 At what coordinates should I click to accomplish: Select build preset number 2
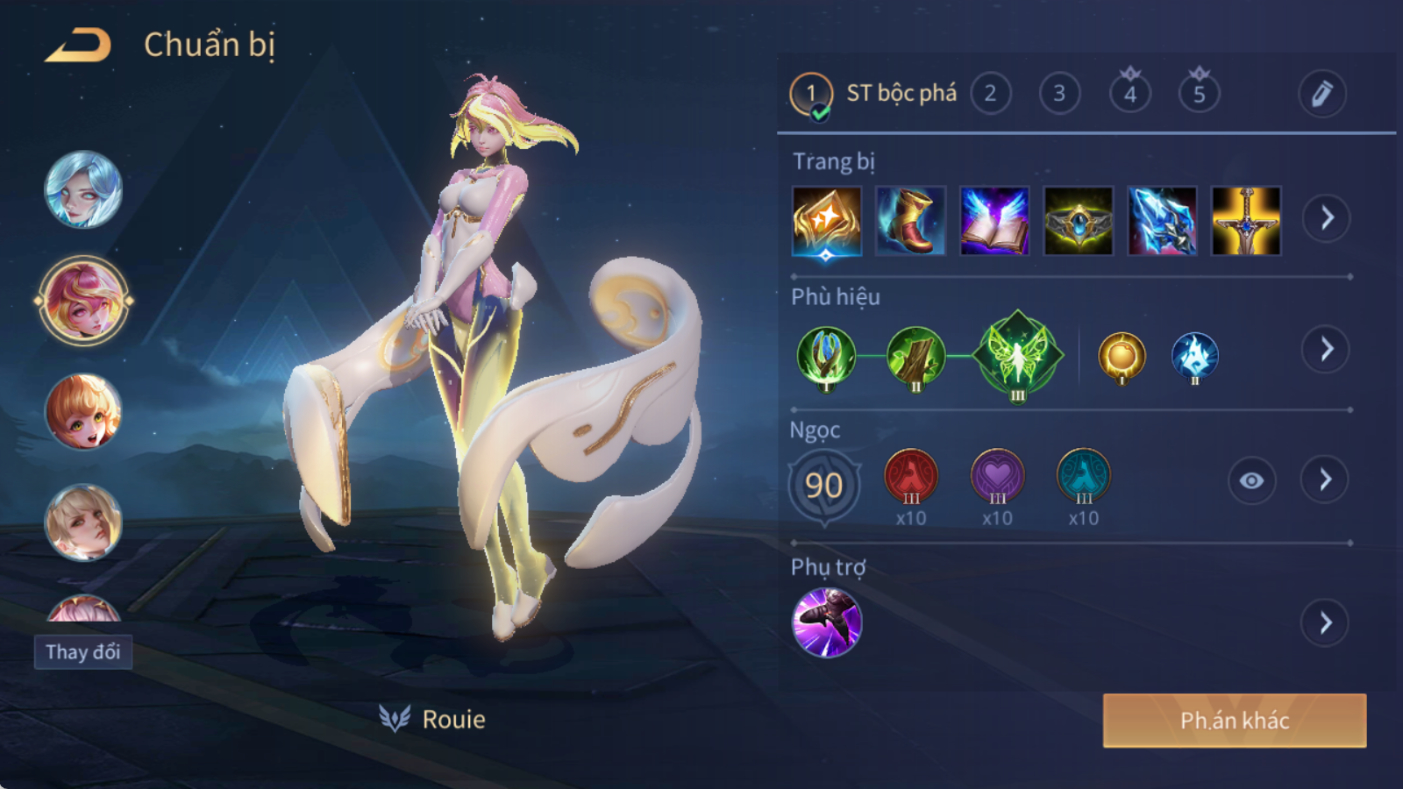click(990, 94)
